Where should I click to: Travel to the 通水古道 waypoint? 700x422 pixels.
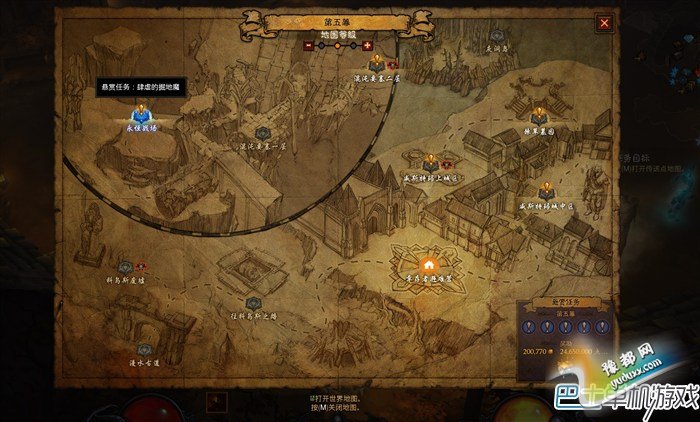click(144, 350)
